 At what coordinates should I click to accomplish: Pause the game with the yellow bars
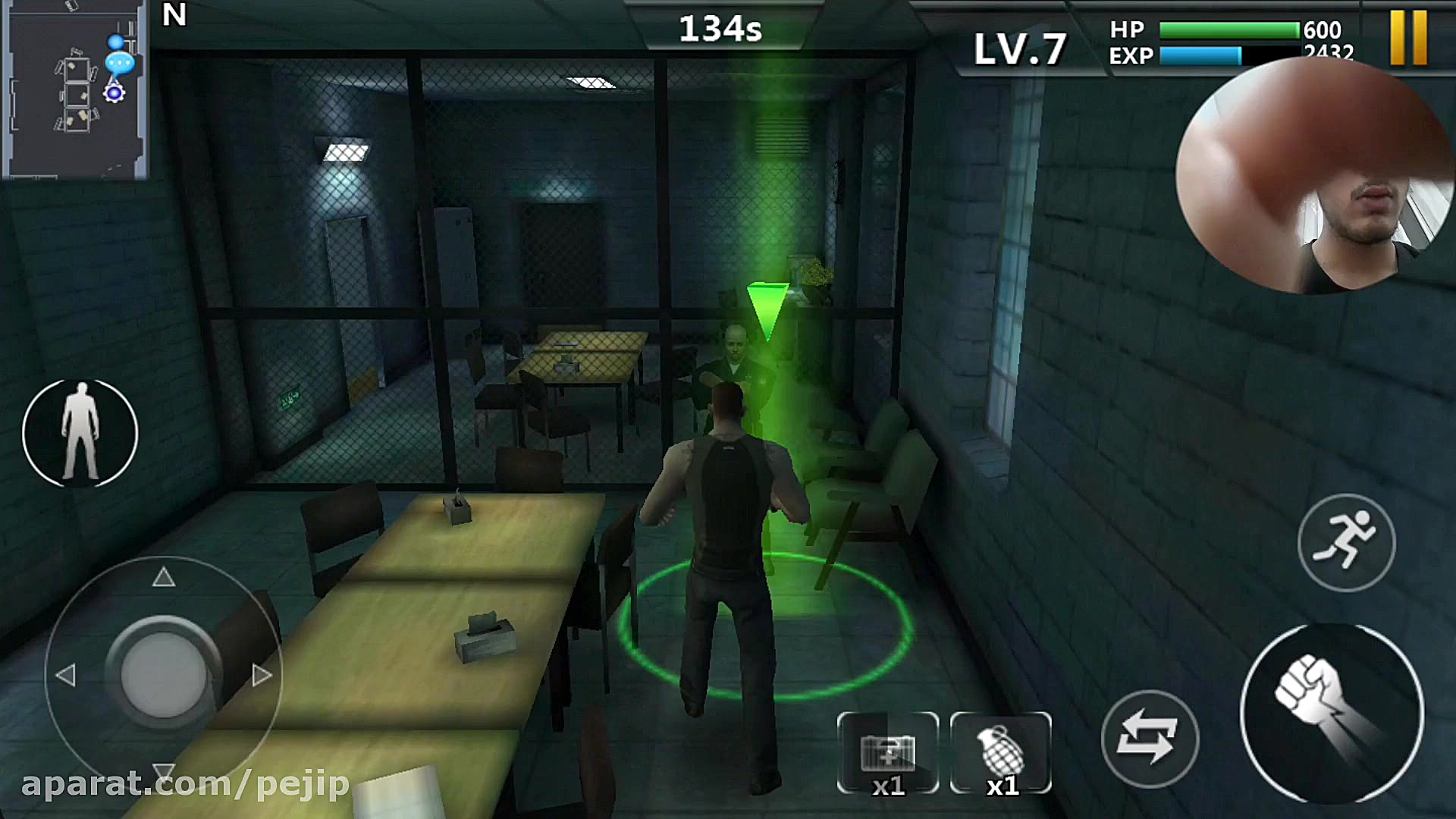pyautogui.click(x=1408, y=36)
